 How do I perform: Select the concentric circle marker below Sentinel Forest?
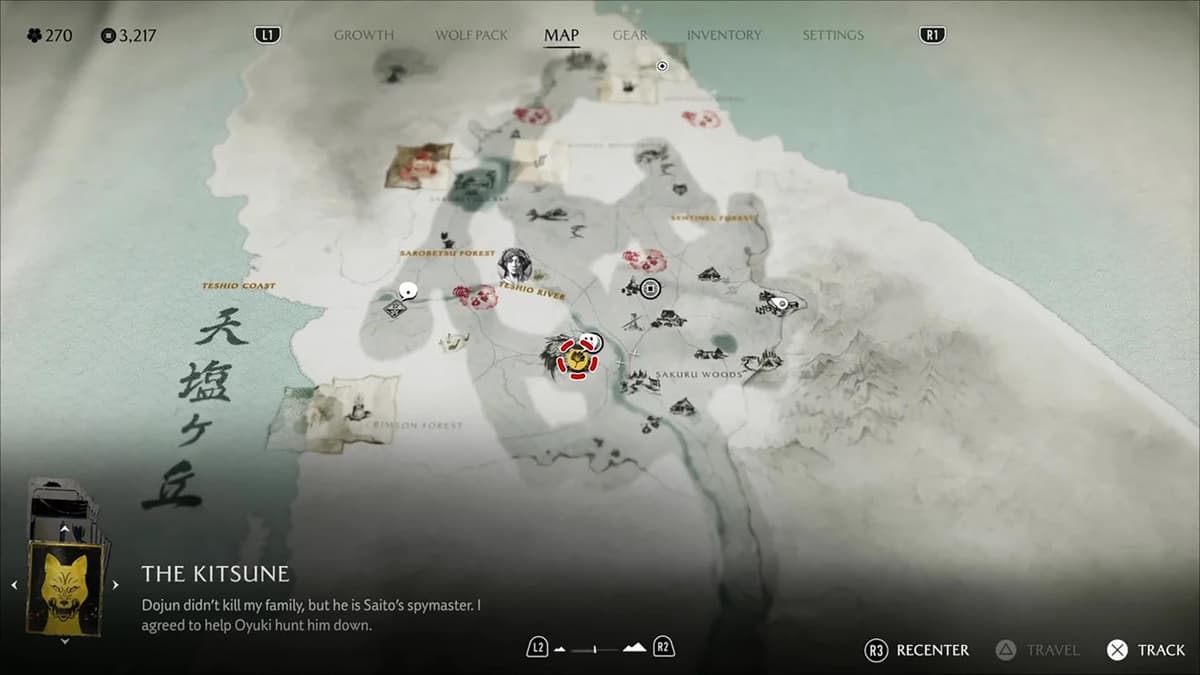tap(651, 289)
